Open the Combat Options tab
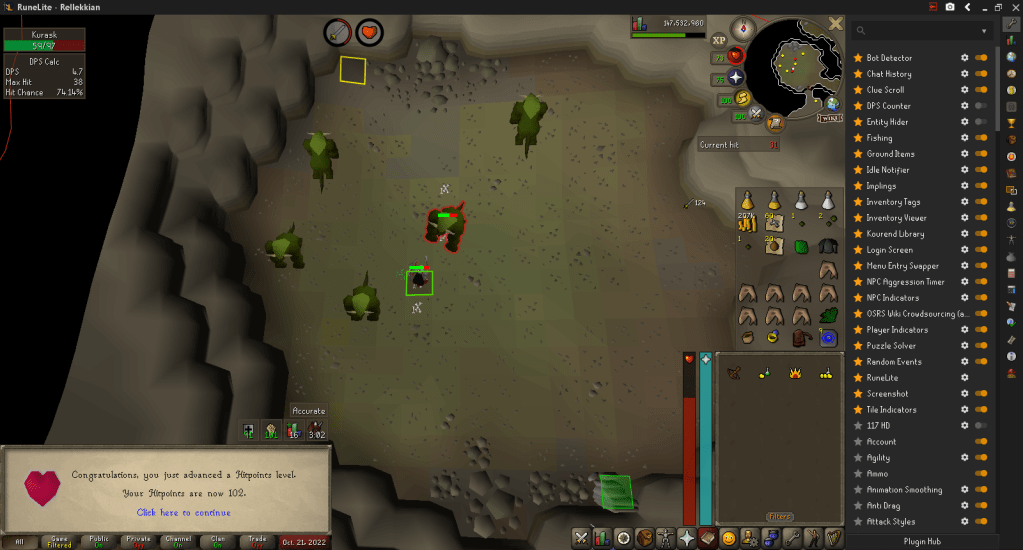The width and height of the screenshot is (1023, 550). click(x=579, y=538)
